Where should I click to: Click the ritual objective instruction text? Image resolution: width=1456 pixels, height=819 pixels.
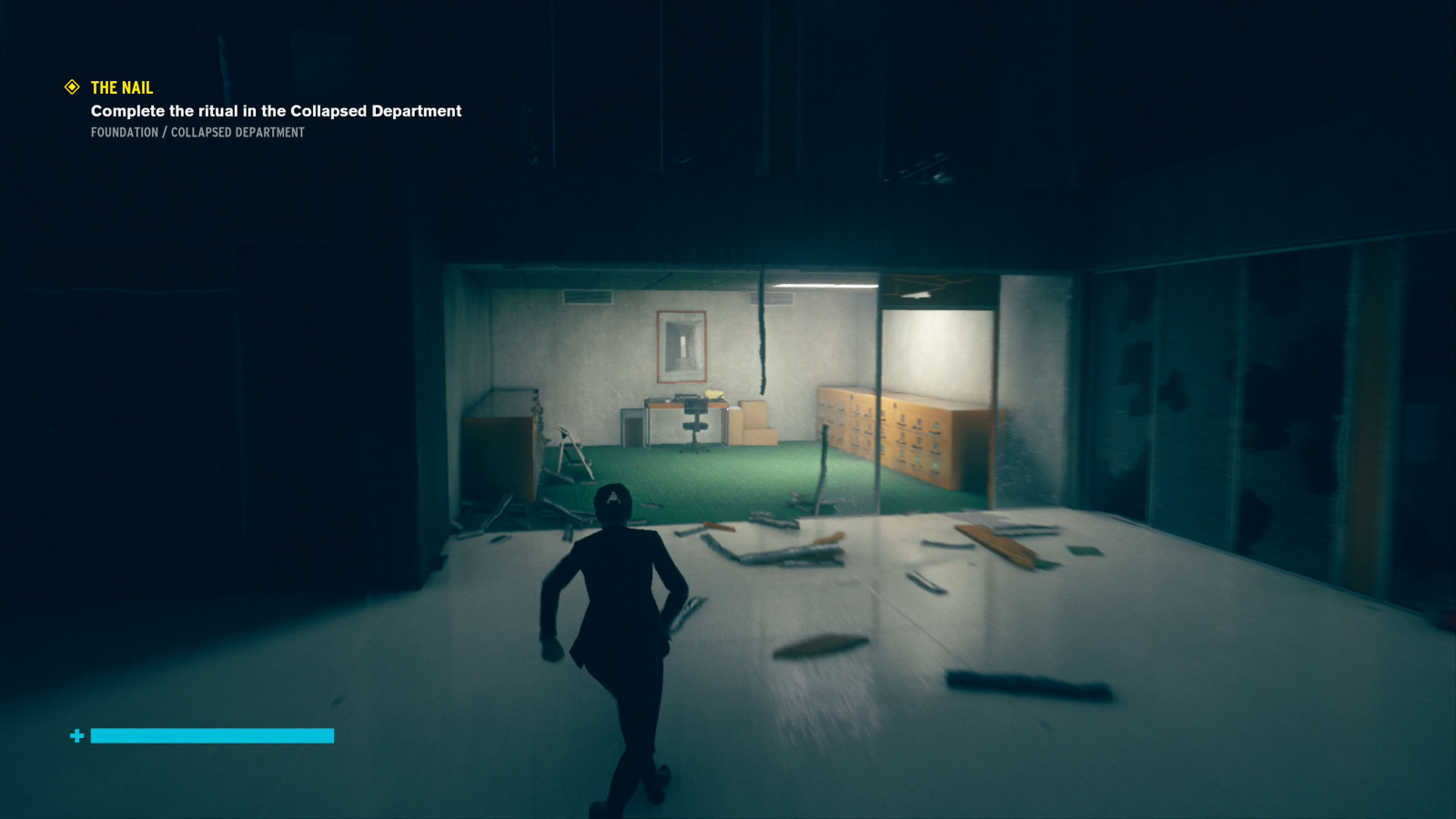[275, 111]
